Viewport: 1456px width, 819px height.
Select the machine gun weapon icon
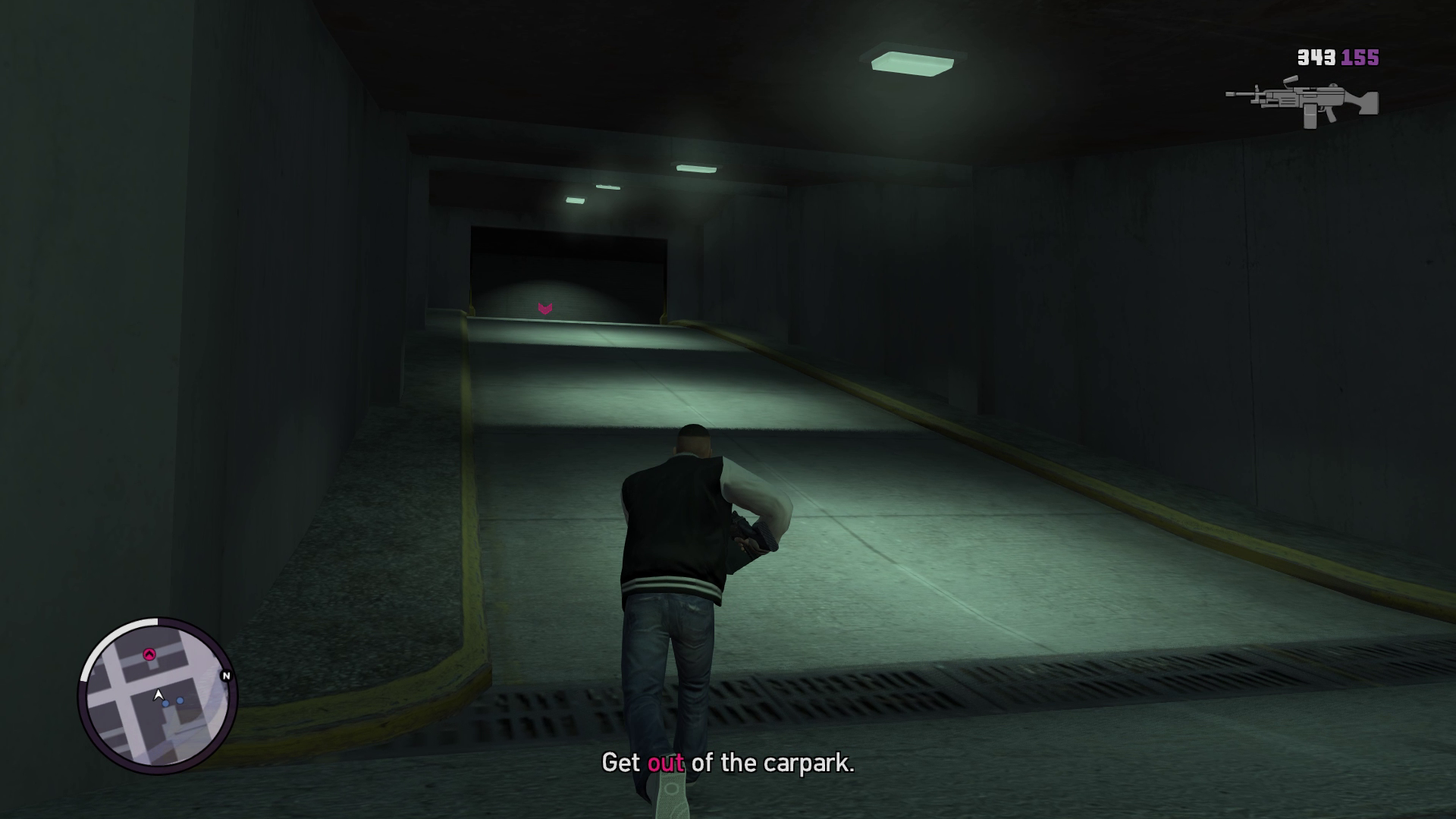click(1301, 102)
